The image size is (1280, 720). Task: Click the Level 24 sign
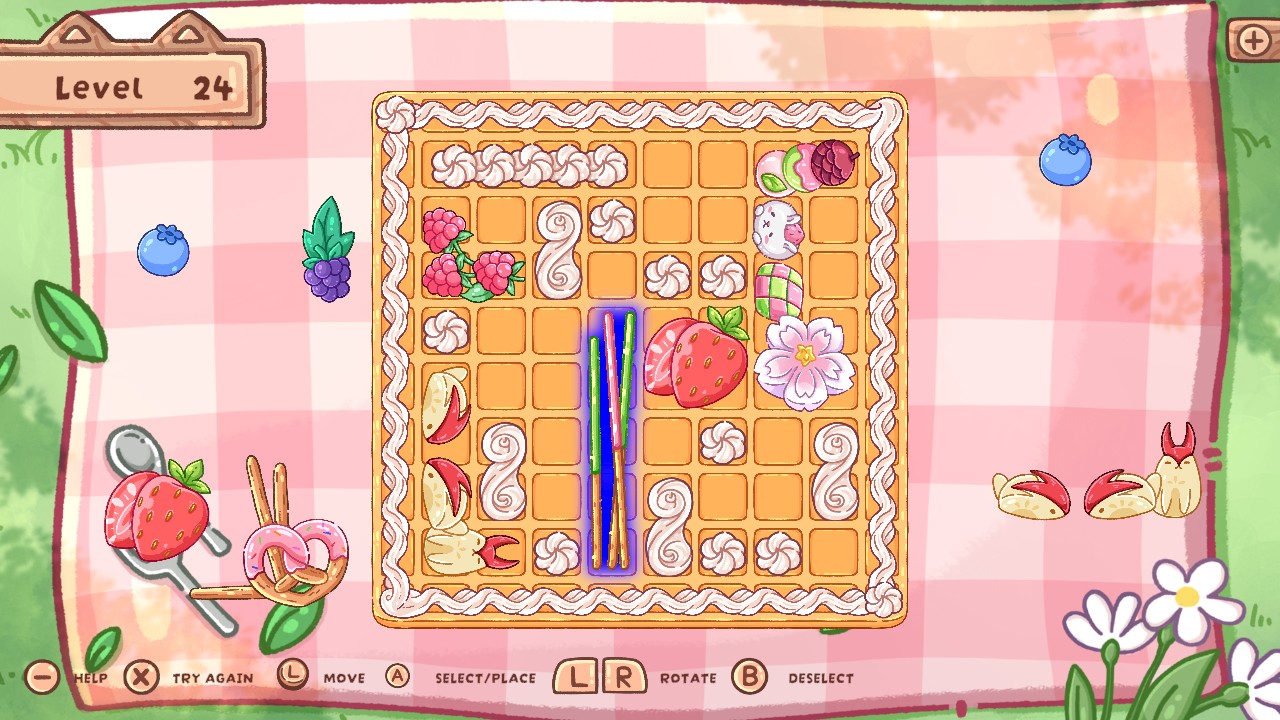130,85
